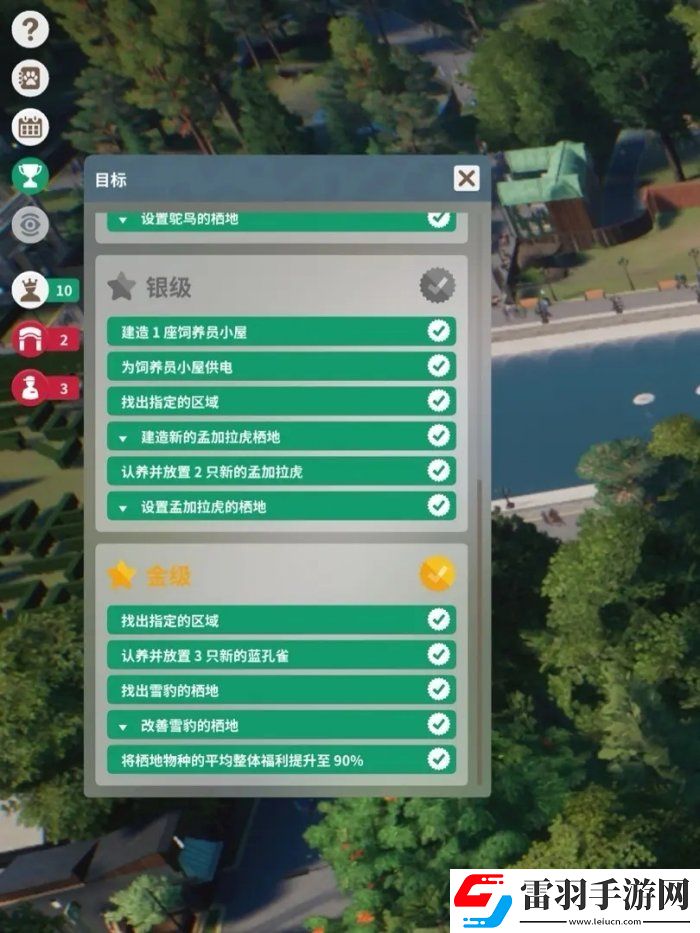700x933 pixels.
Task: Open the calendar icon
Action: click(x=30, y=127)
